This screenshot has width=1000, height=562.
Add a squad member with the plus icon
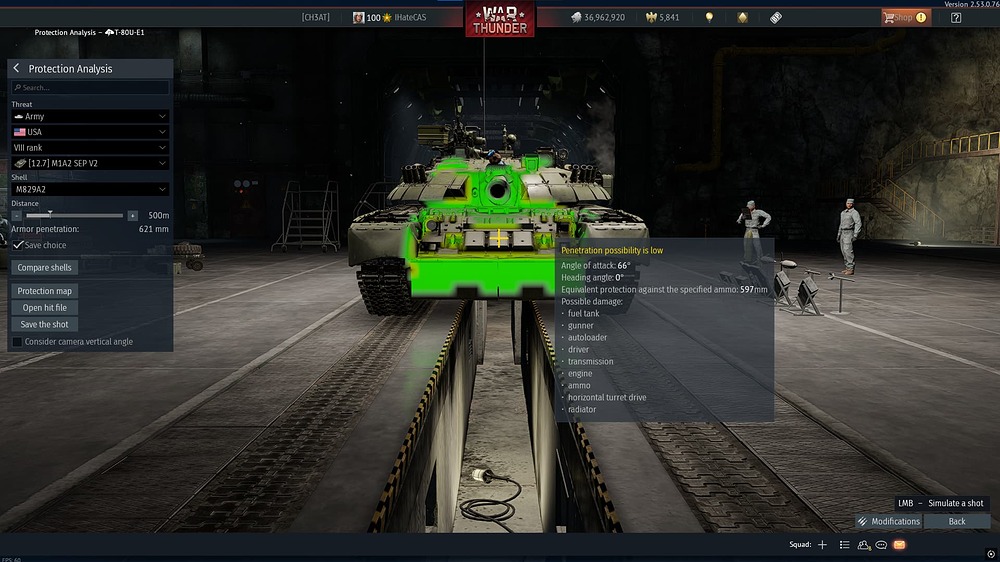[822, 545]
